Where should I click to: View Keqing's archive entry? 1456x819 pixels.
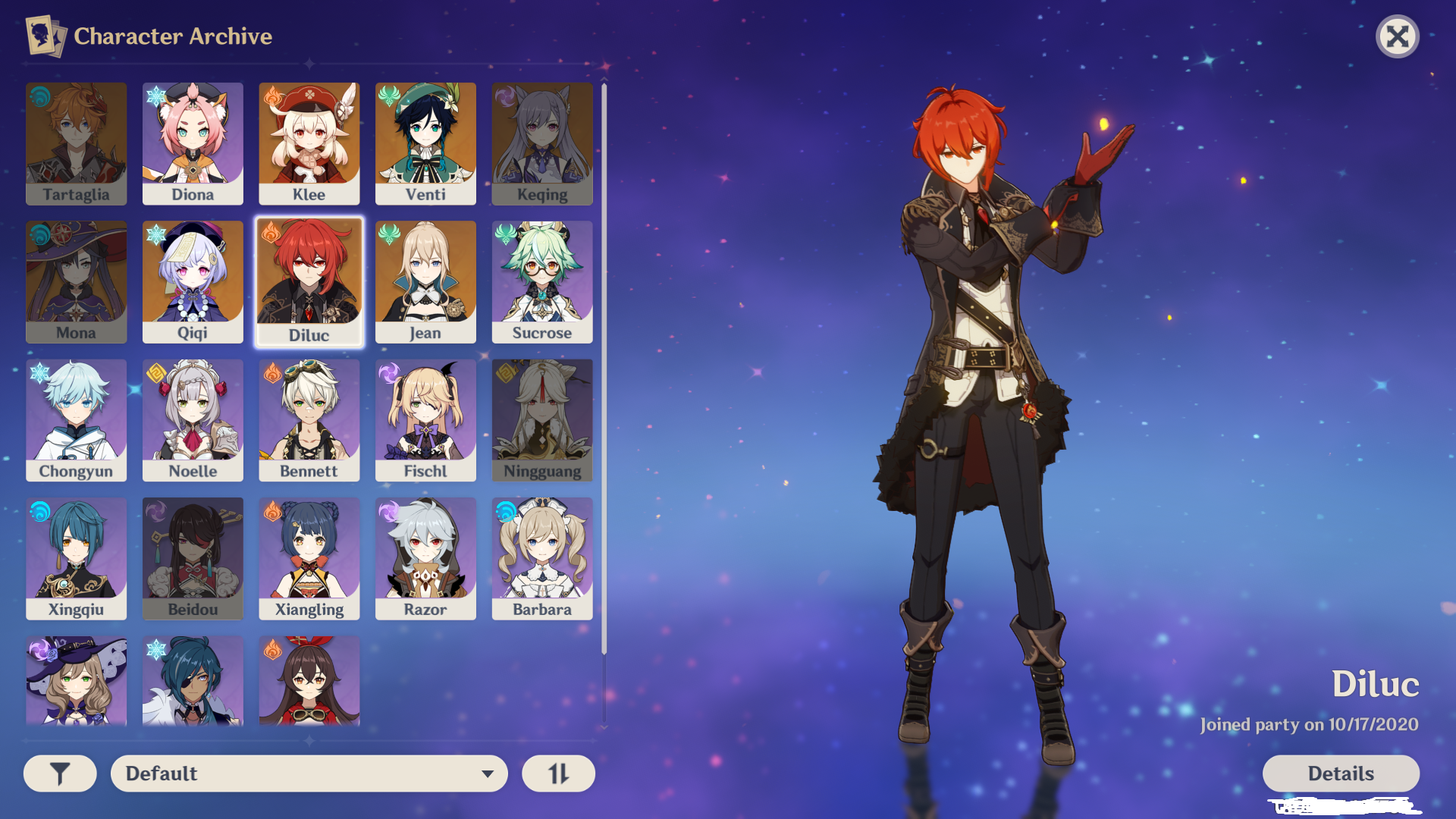(542, 144)
